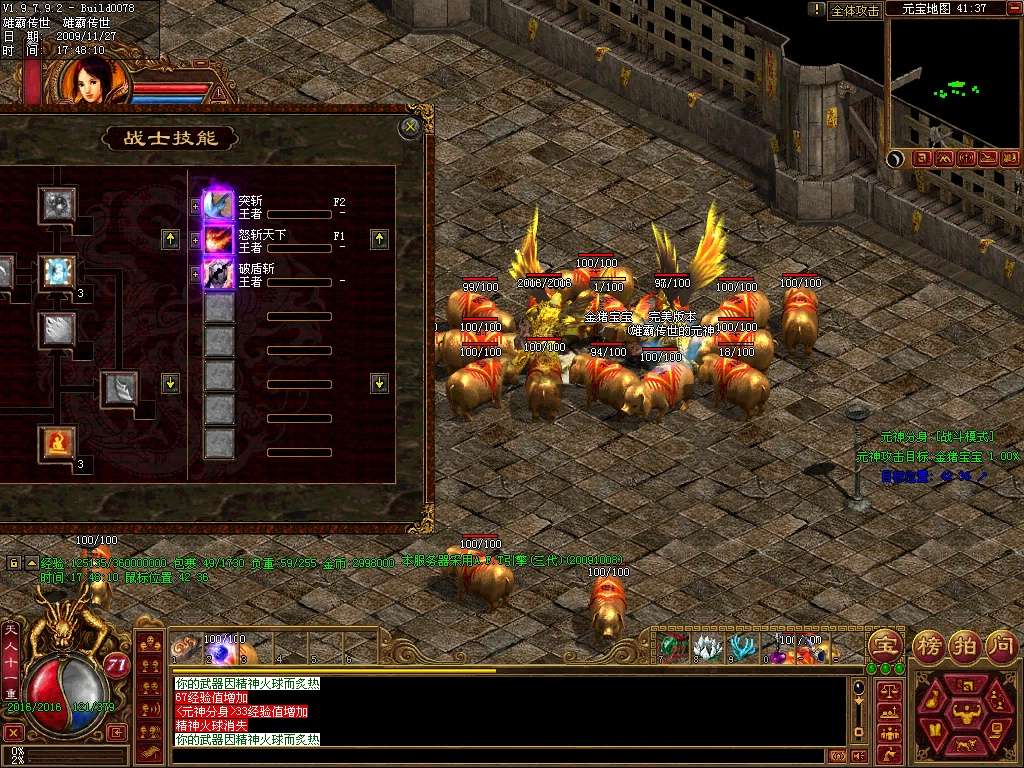Close the warrior skills window
Screen dimensions: 1024x768
[x=408, y=127]
